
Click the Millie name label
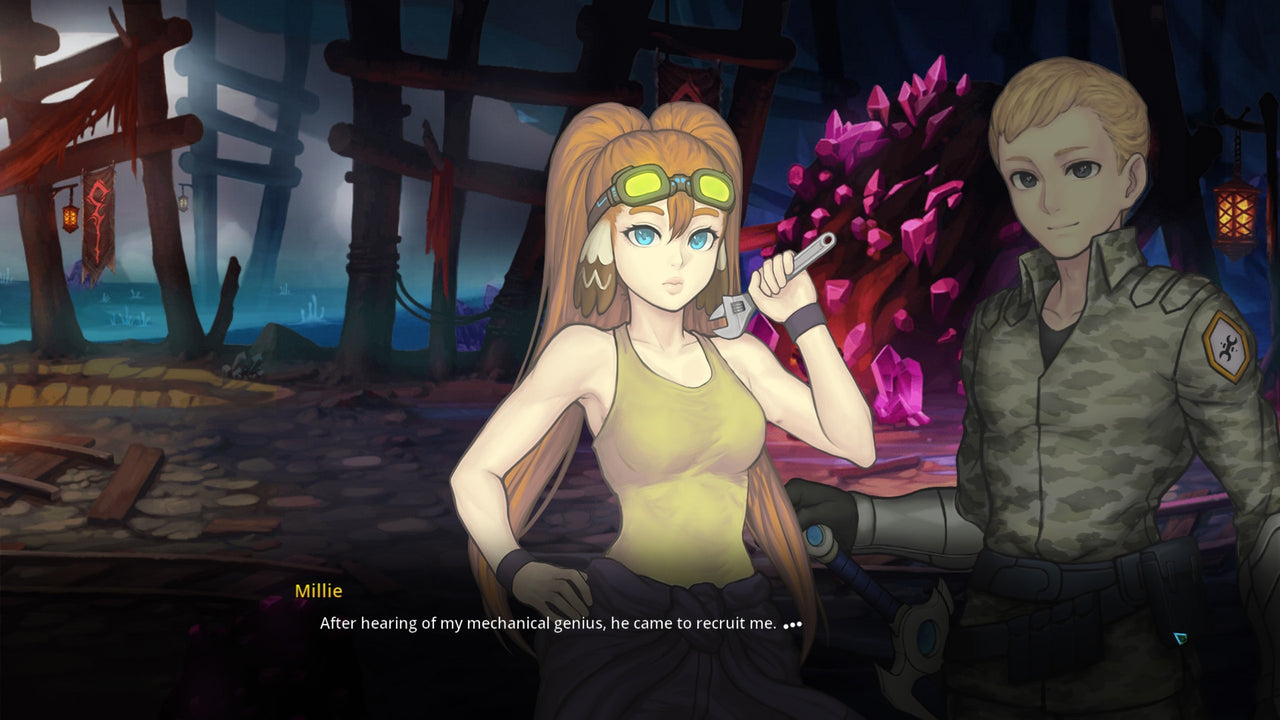(318, 590)
